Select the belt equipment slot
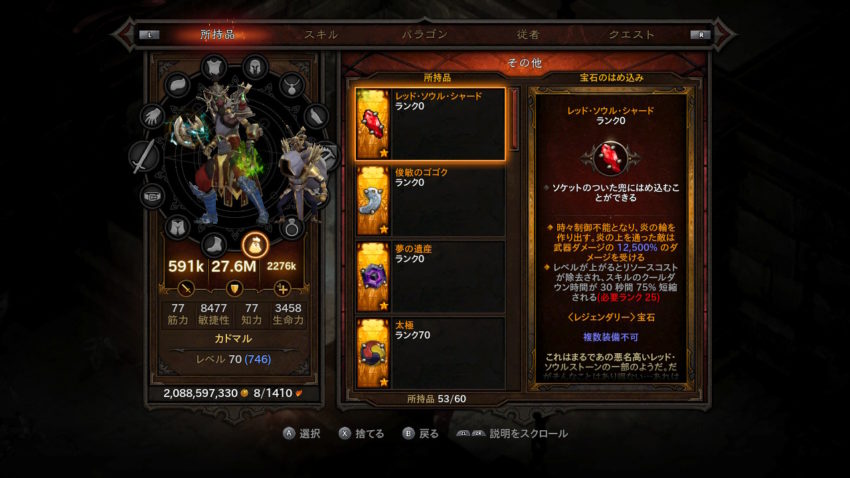The height and width of the screenshot is (478, 850). tap(152, 196)
